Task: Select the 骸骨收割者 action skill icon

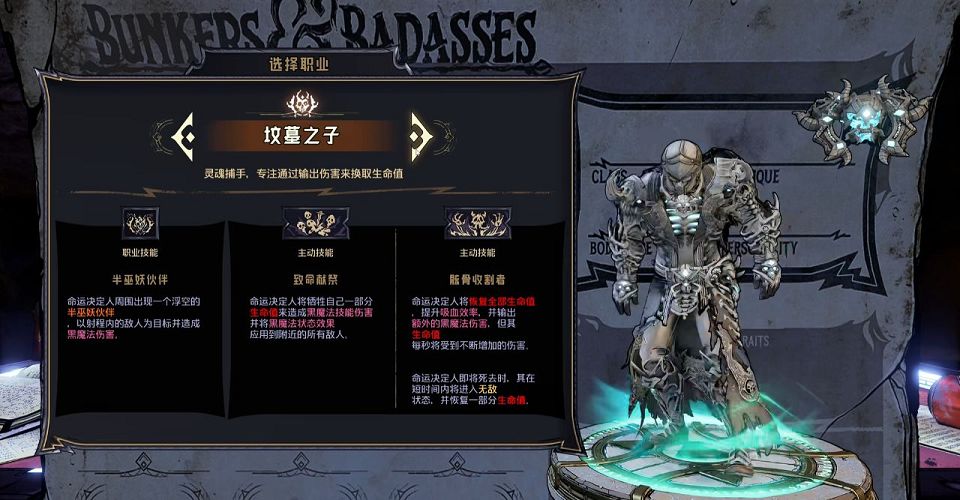Action: pos(477,223)
